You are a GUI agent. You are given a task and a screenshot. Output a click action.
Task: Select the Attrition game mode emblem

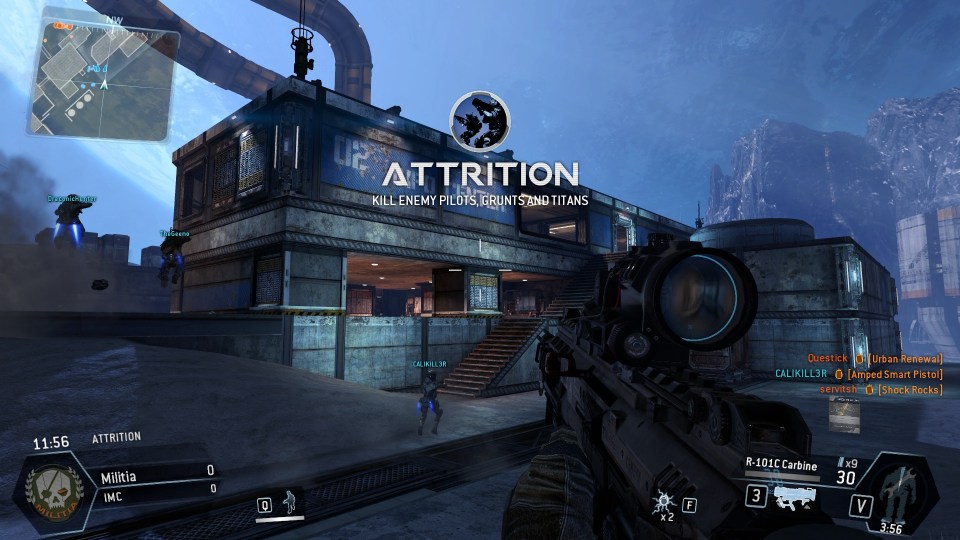479,124
